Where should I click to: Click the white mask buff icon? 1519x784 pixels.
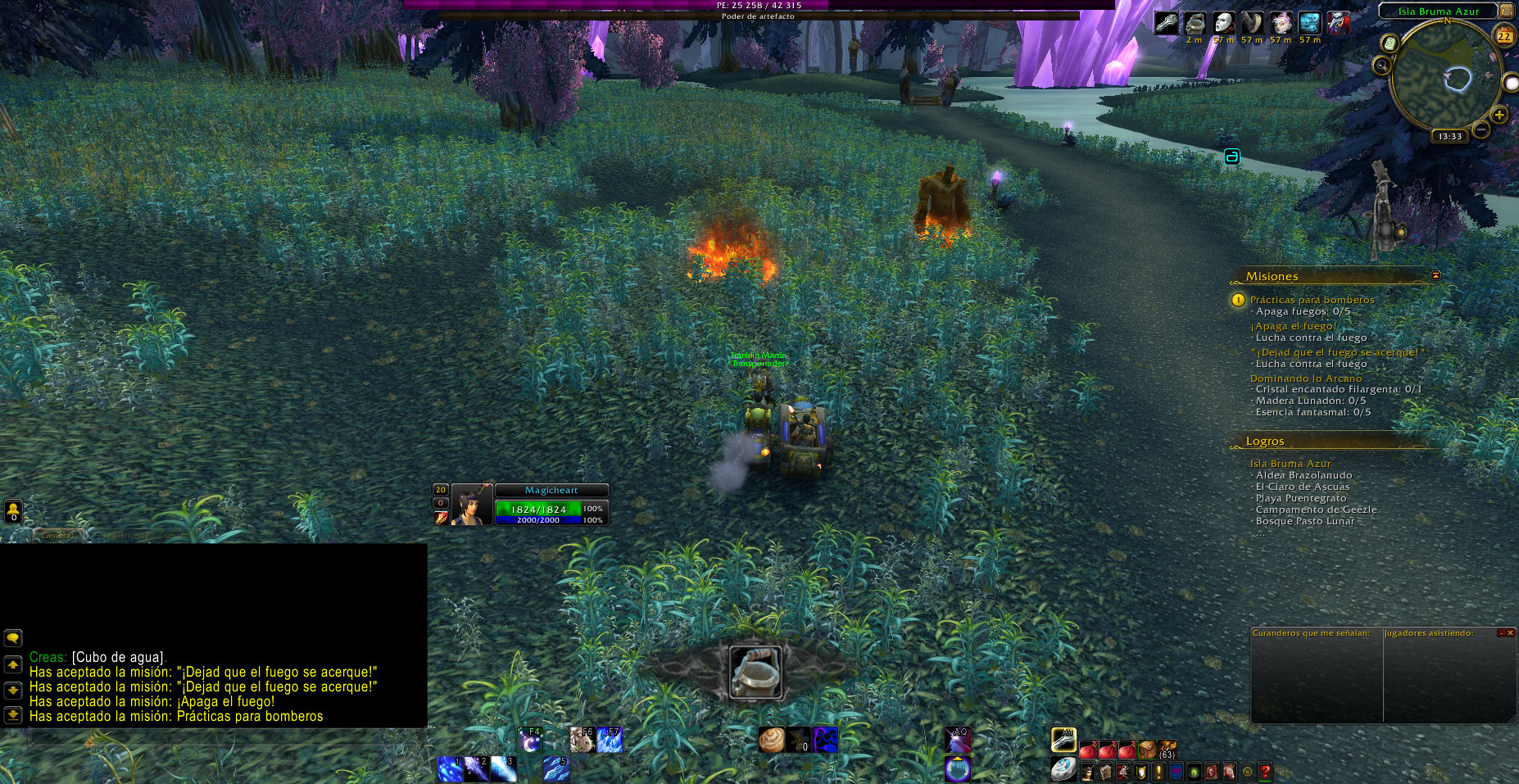[x=1223, y=23]
